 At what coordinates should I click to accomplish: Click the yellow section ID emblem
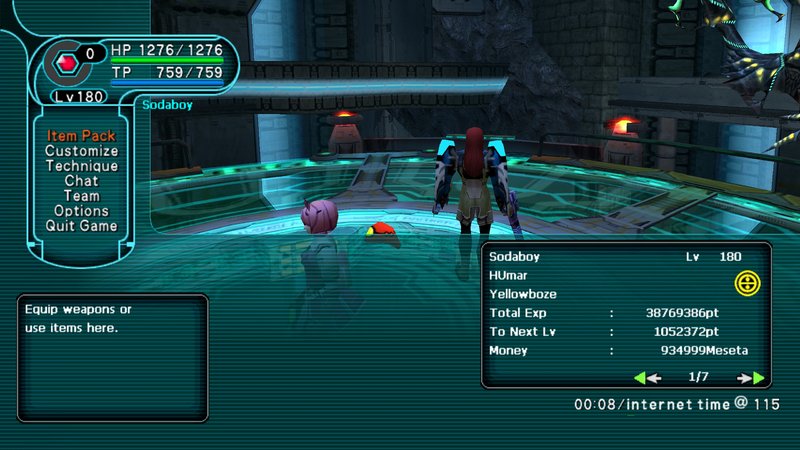coord(746,283)
